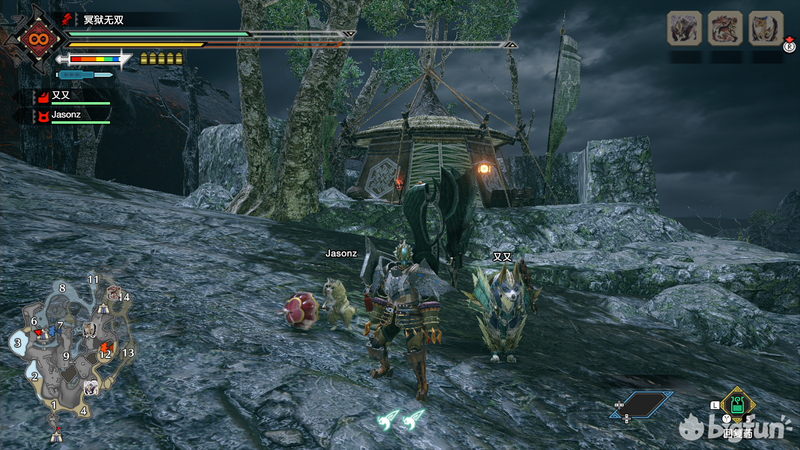Image resolution: width=800 pixels, height=450 pixels.
Task: Select the first monster target icon
Action: [x=685, y=28]
